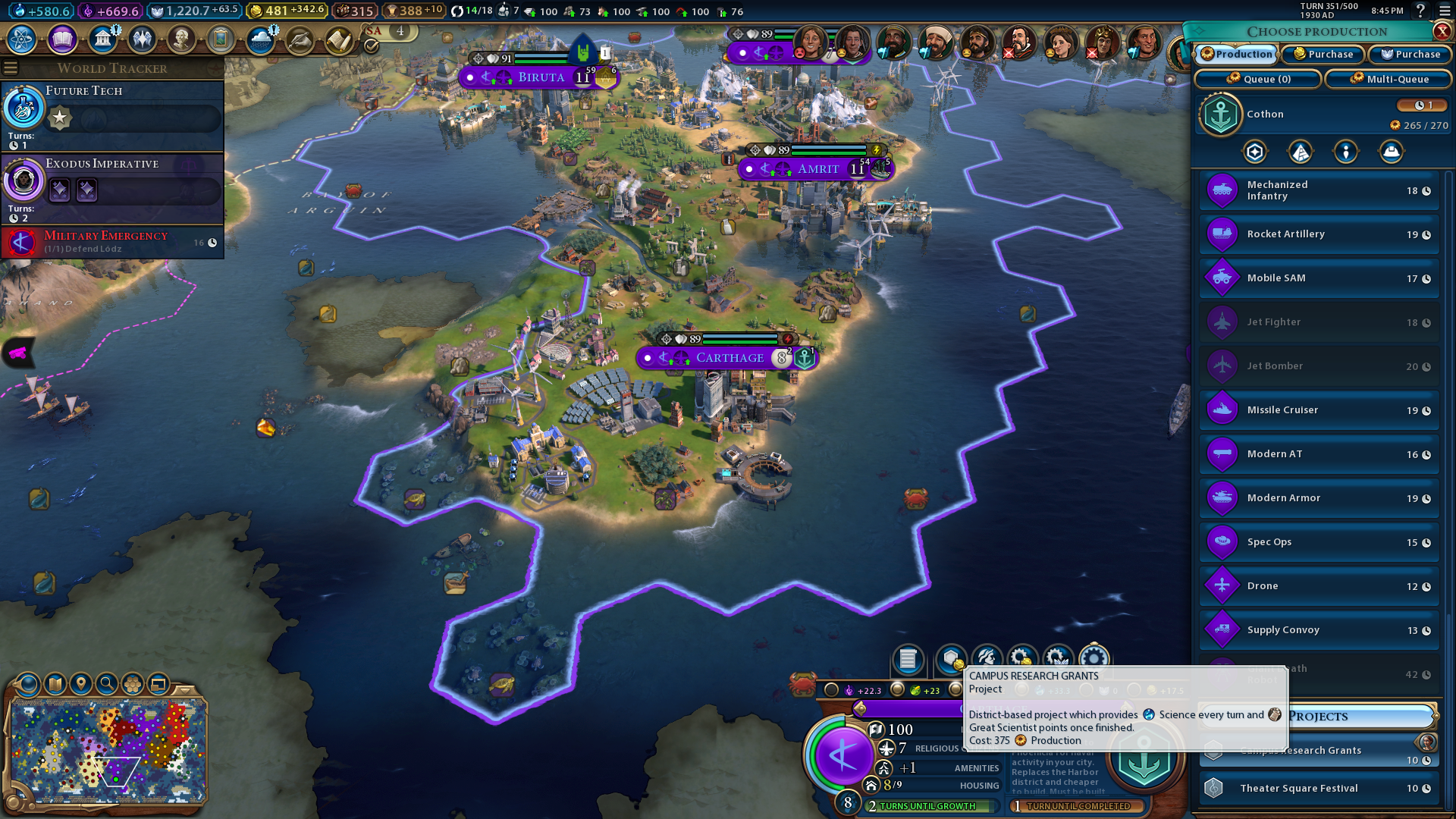1456x819 pixels.
Task: Select Rocket Artillery from production list
Action: (1319, 234)
